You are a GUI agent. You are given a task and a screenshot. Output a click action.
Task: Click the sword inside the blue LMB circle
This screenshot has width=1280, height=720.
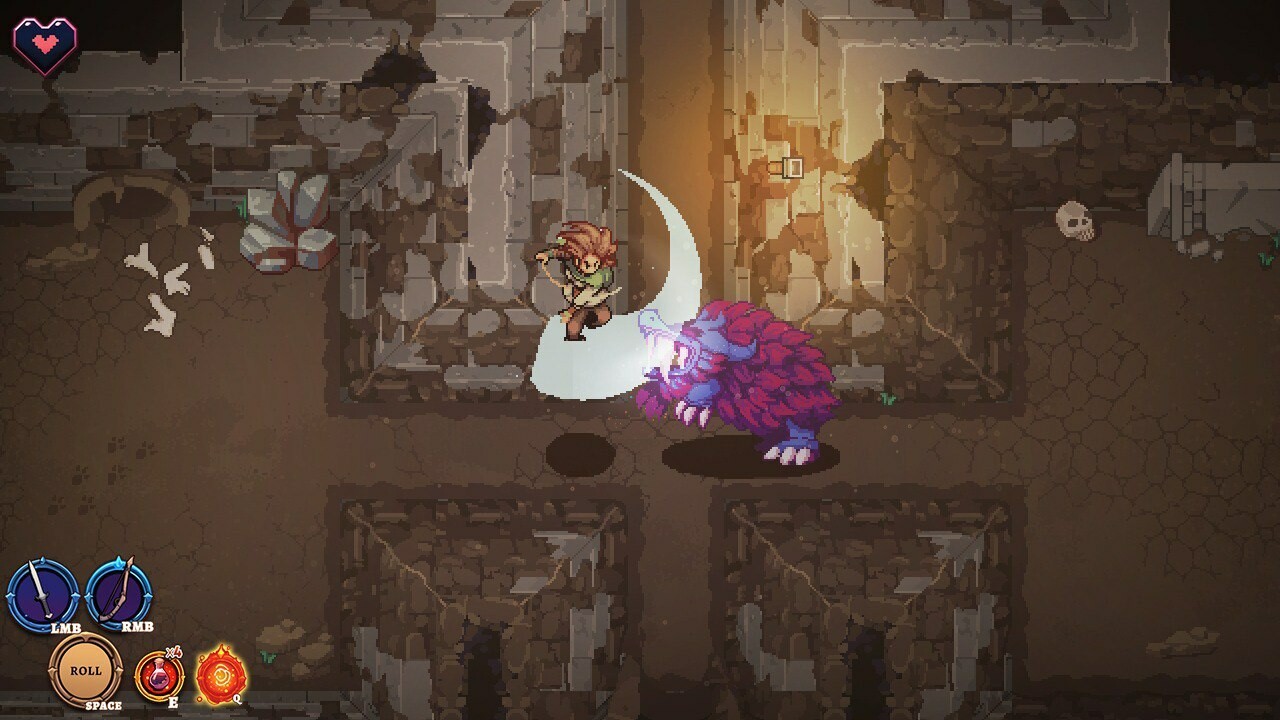coord(42,587)
